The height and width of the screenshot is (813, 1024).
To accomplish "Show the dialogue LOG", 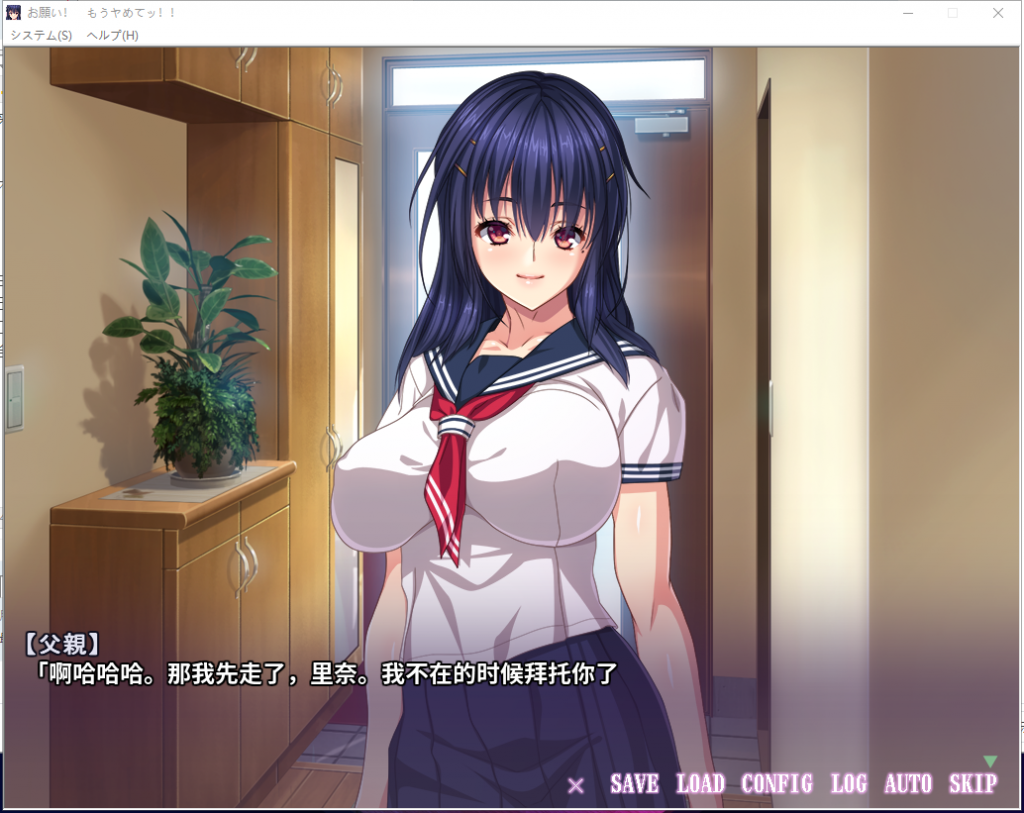I will pos(848,784).
